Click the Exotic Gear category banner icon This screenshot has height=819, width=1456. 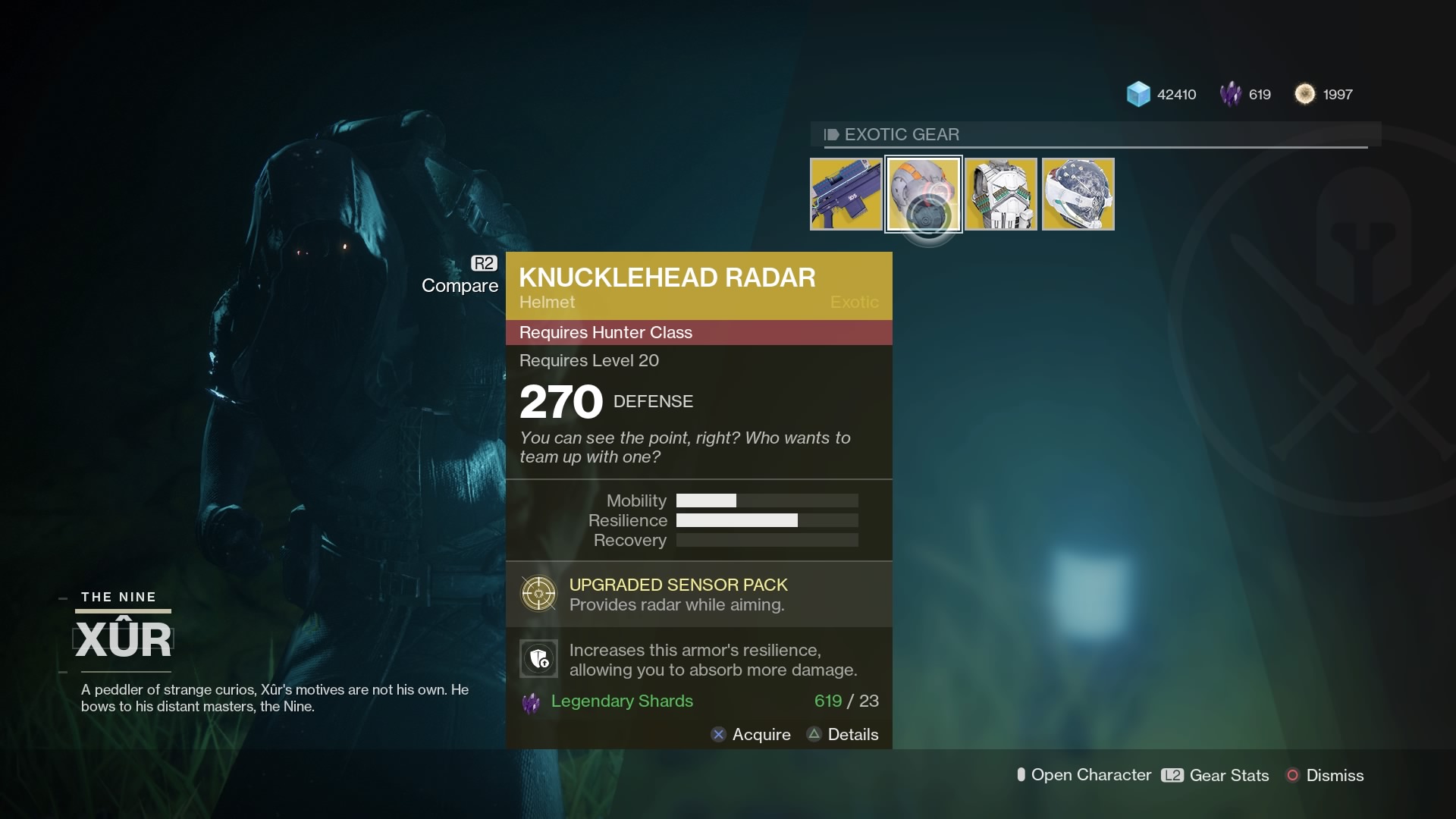tap(832, 134)
